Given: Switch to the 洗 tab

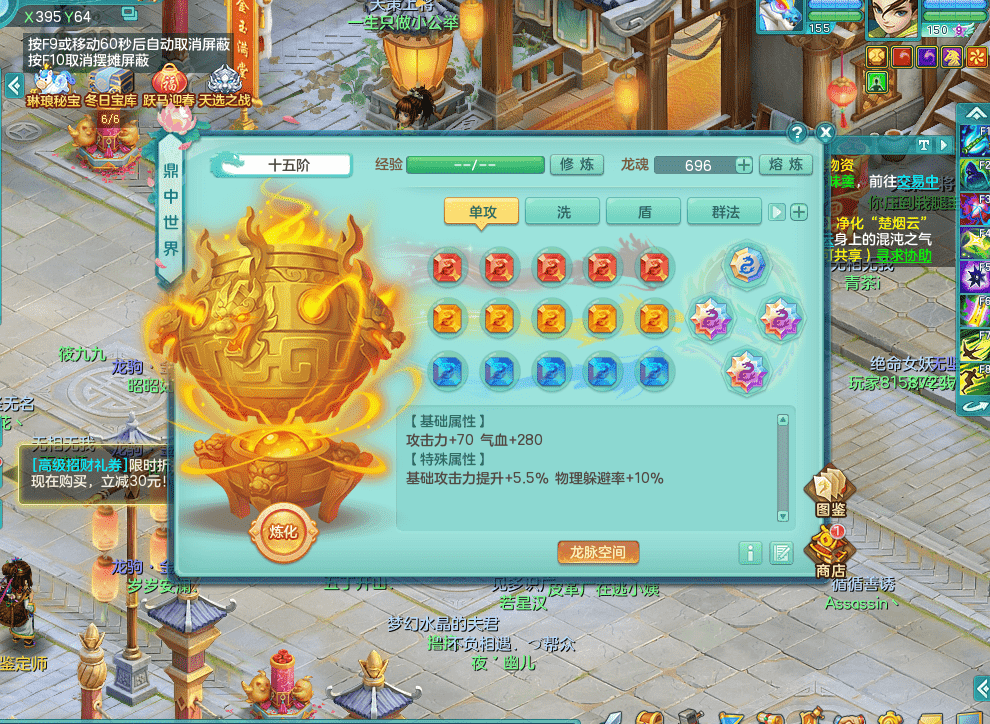Looking at the screenshot, I should (x=563, y=211).
